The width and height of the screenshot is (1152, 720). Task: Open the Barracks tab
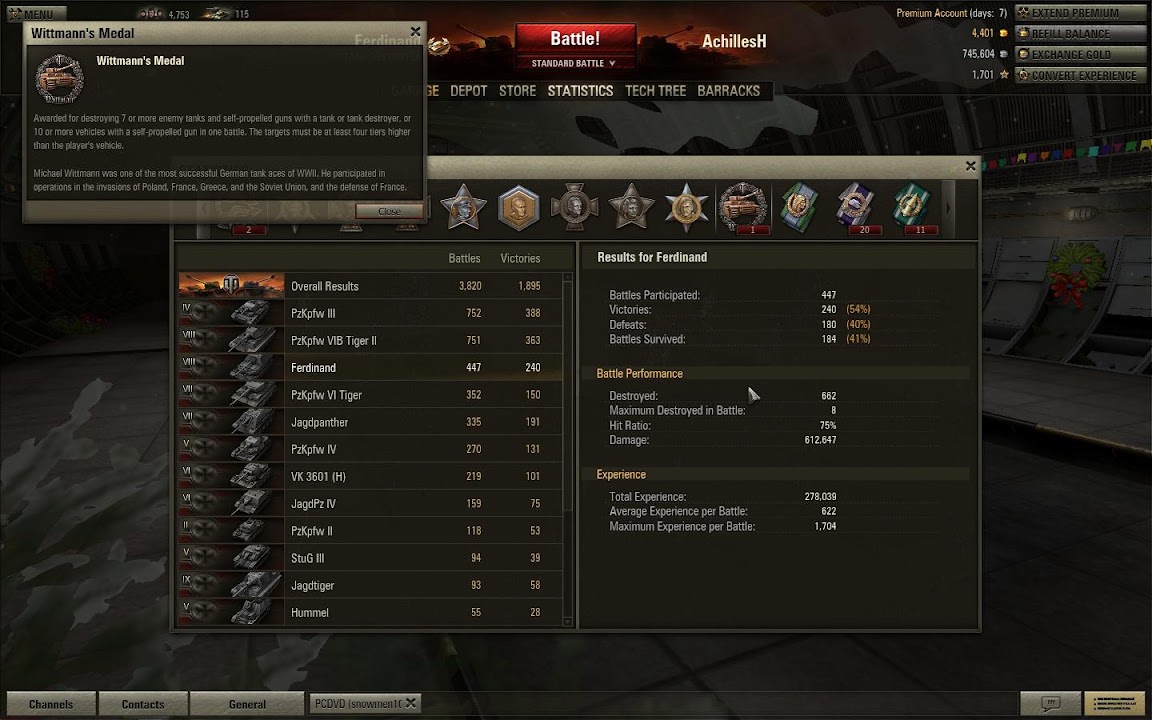point(728,91)
